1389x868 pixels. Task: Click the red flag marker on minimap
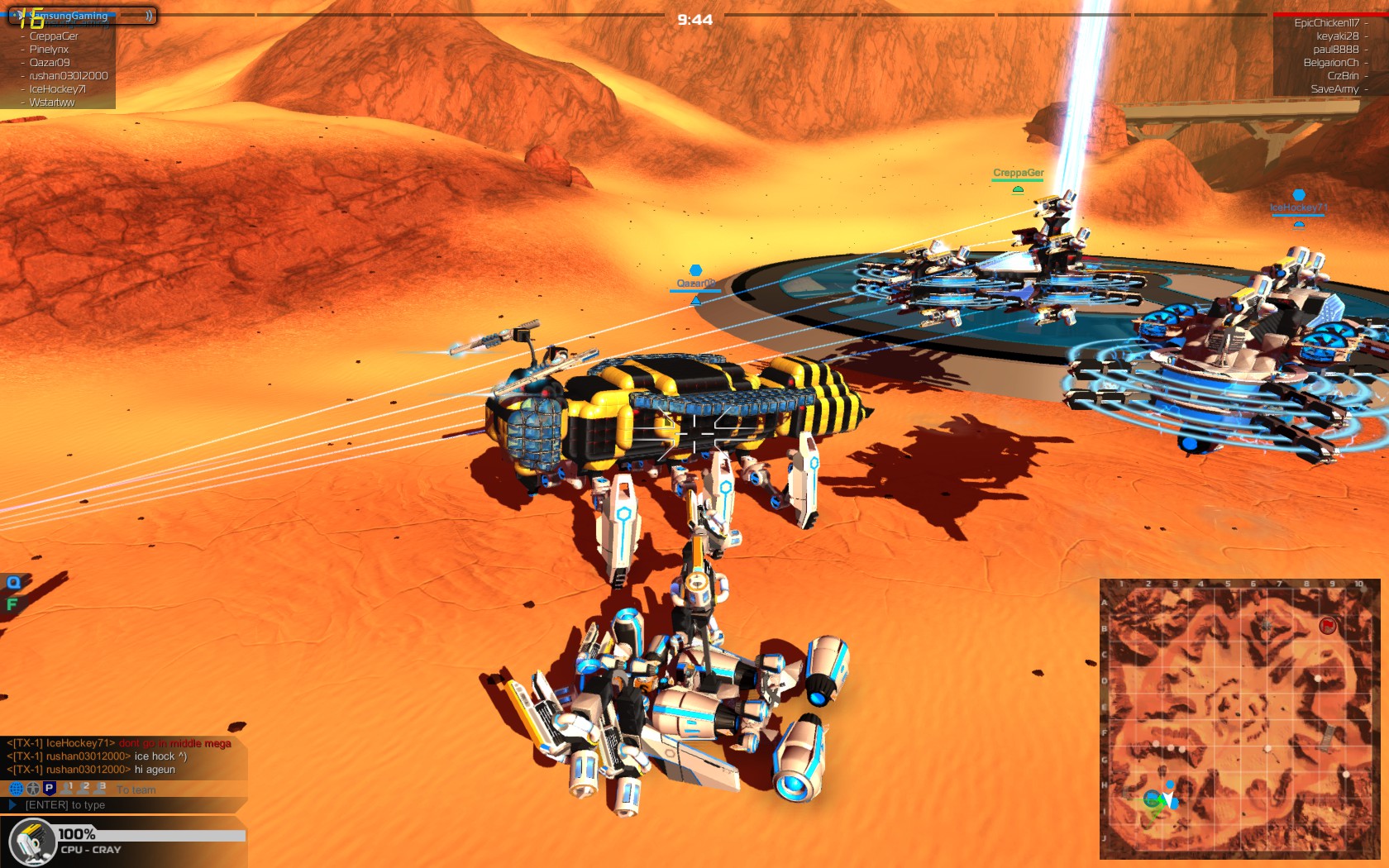1327,625
